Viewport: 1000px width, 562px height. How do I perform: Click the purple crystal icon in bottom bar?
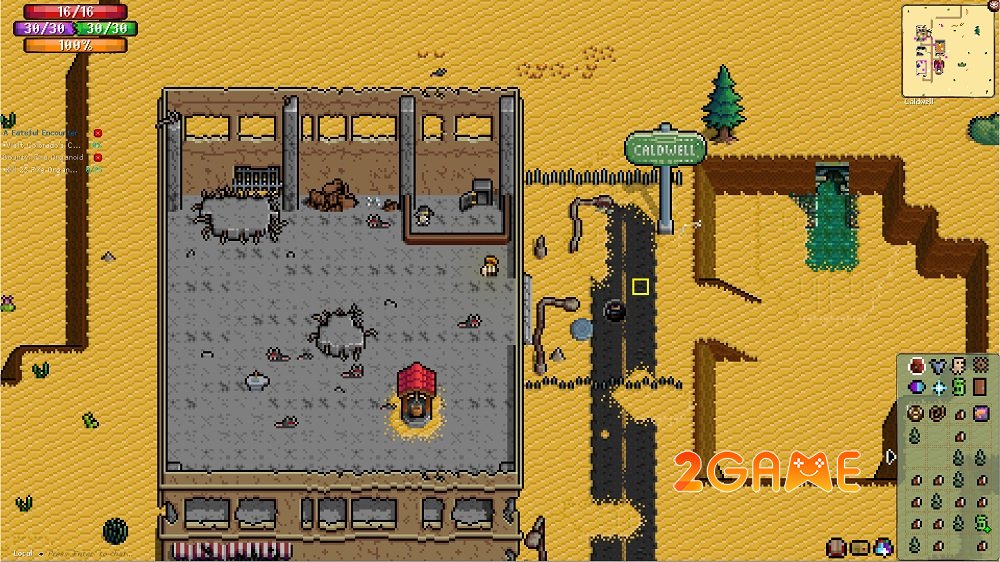[883, 547]
